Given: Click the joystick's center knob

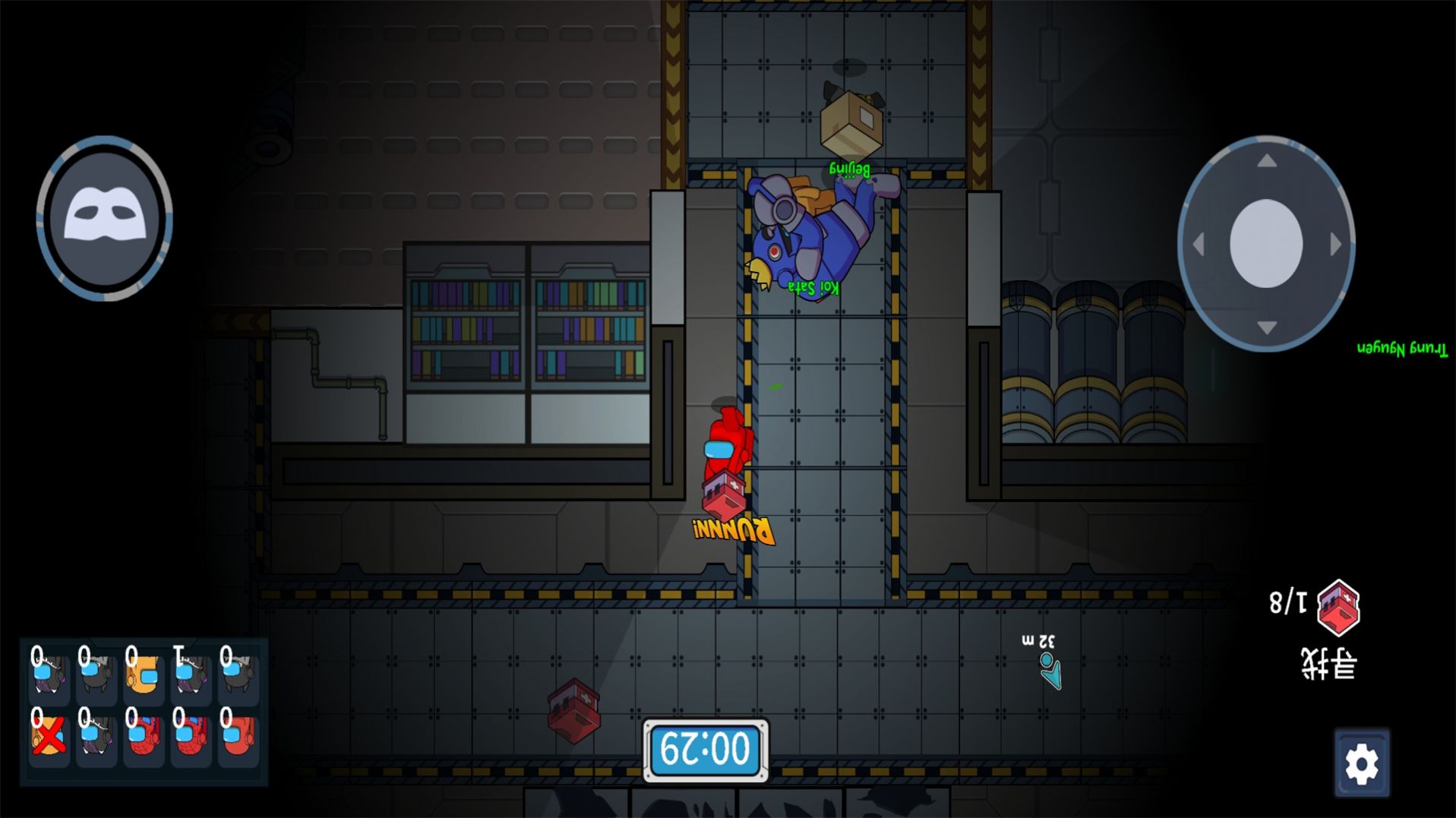Looking at the screenshot, I should pyautogui.click(x=1265, y=244).
